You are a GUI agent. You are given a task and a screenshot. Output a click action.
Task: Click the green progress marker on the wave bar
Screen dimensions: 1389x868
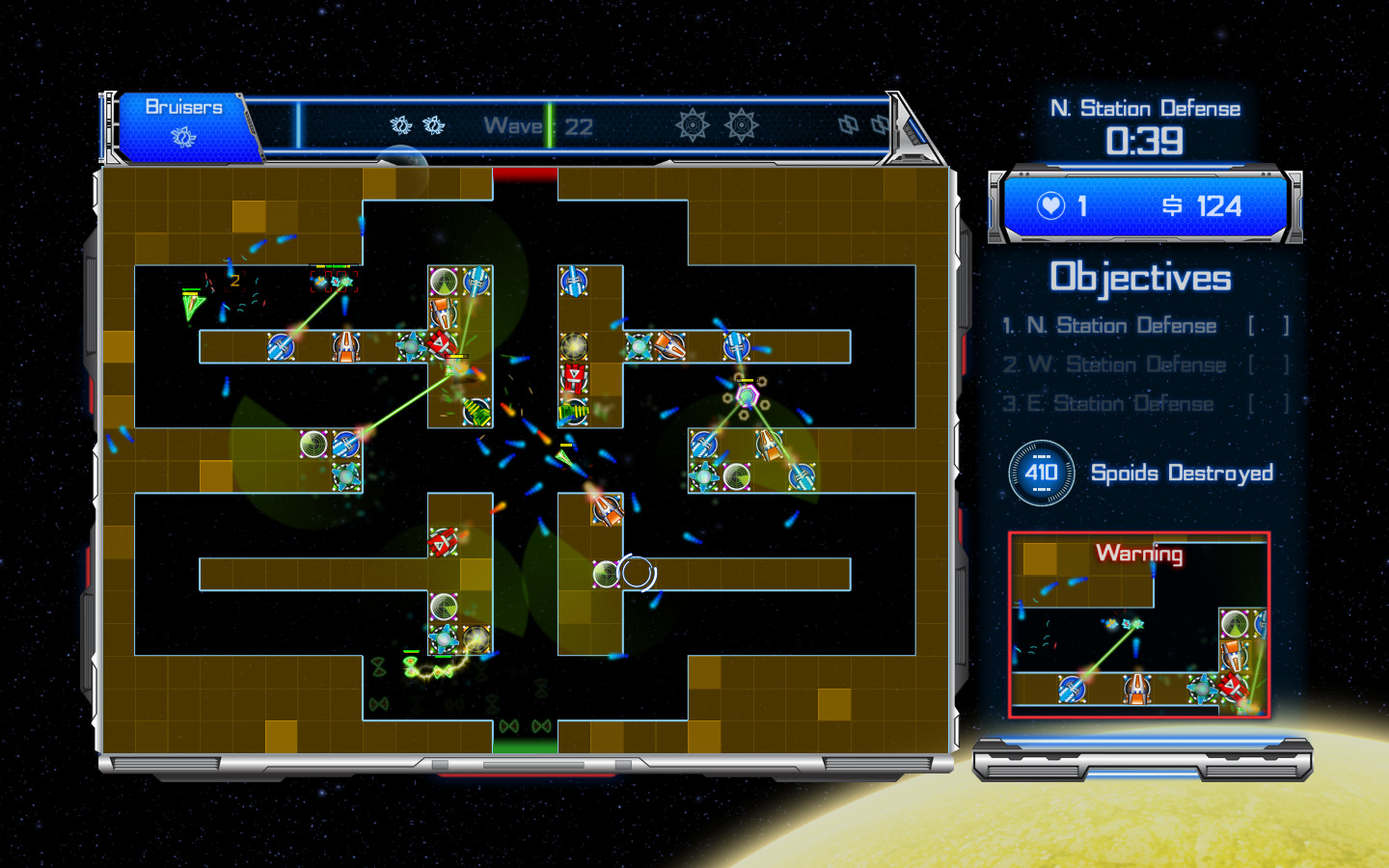click(548, 125)
